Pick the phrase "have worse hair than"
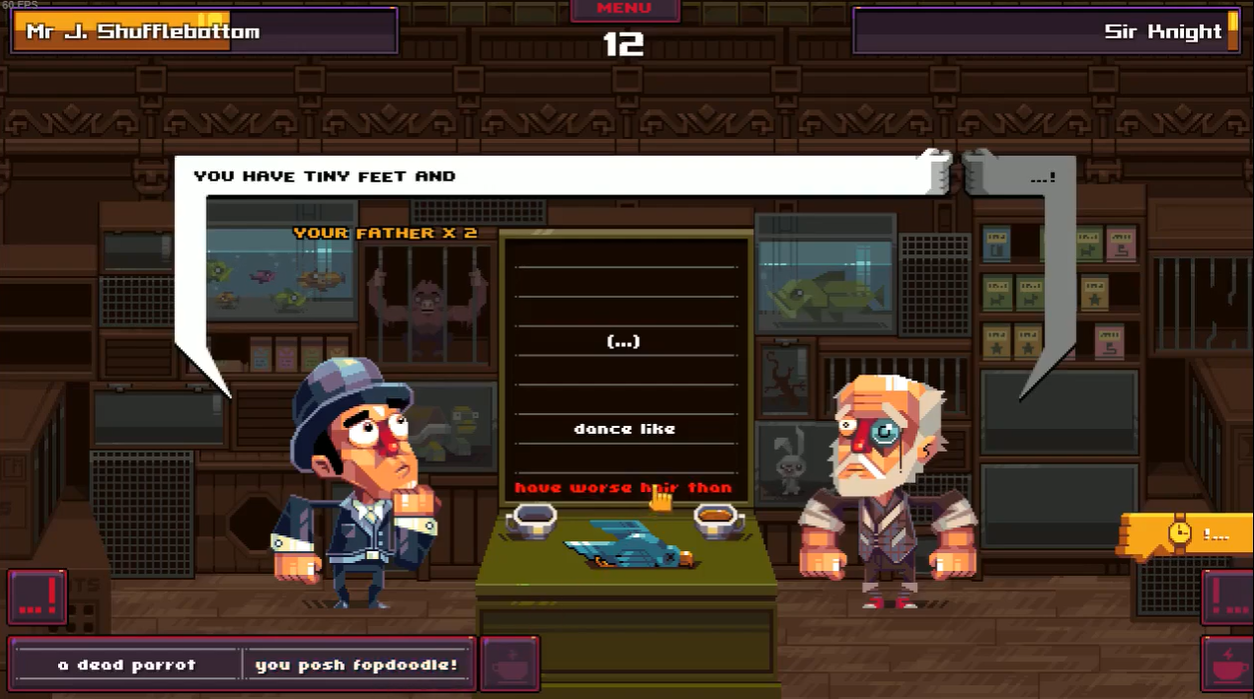Screen dimensions: 1254x699 (x=623, y=488)
